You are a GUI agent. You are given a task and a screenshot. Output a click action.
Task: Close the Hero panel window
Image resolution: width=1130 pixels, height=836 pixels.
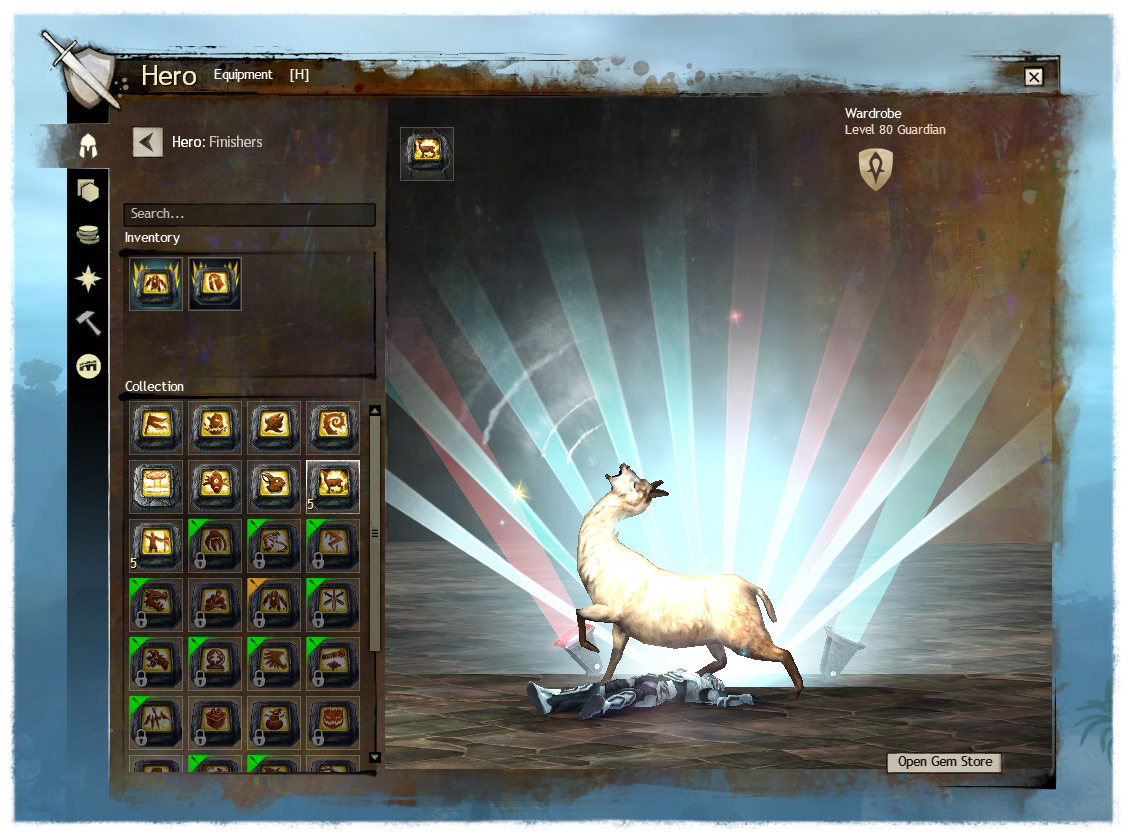tap(1034, 77)
